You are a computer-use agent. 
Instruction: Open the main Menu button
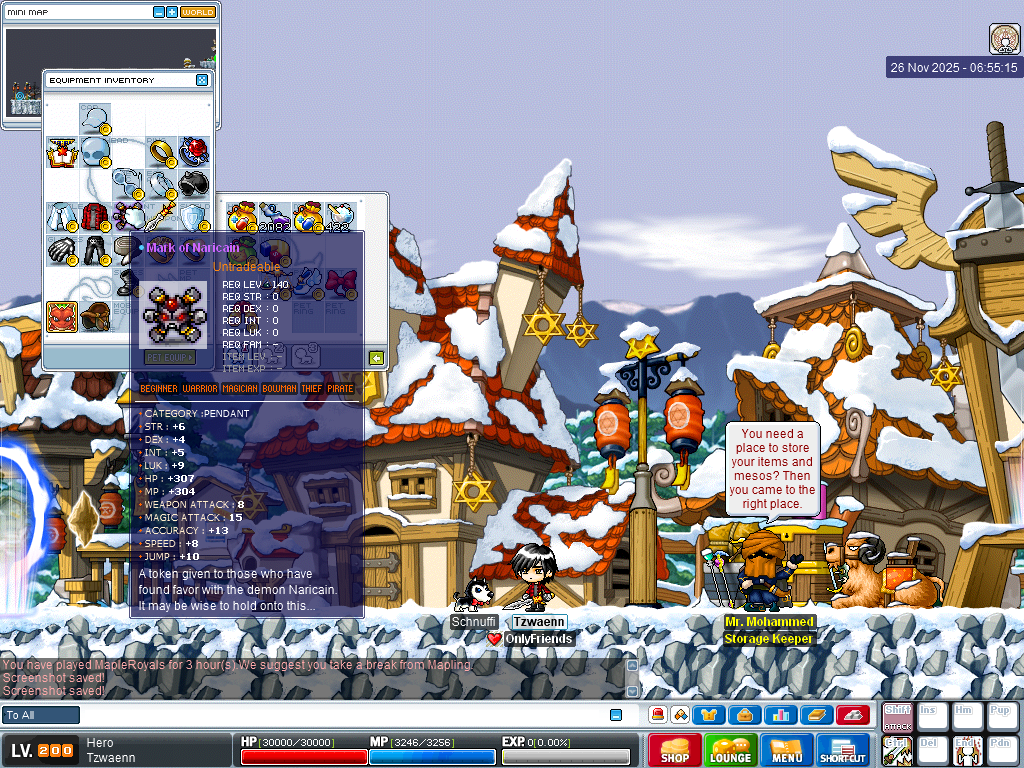[786, 750]
